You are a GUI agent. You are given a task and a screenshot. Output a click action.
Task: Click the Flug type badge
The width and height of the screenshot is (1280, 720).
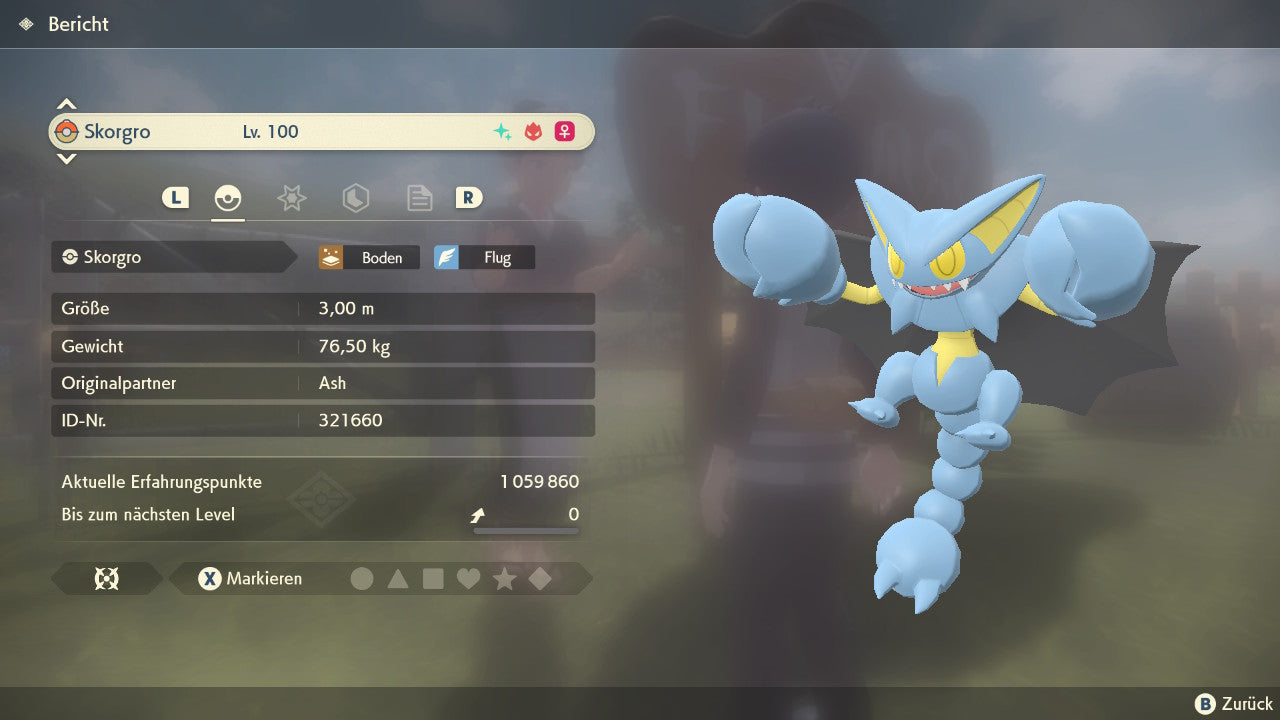484,258
